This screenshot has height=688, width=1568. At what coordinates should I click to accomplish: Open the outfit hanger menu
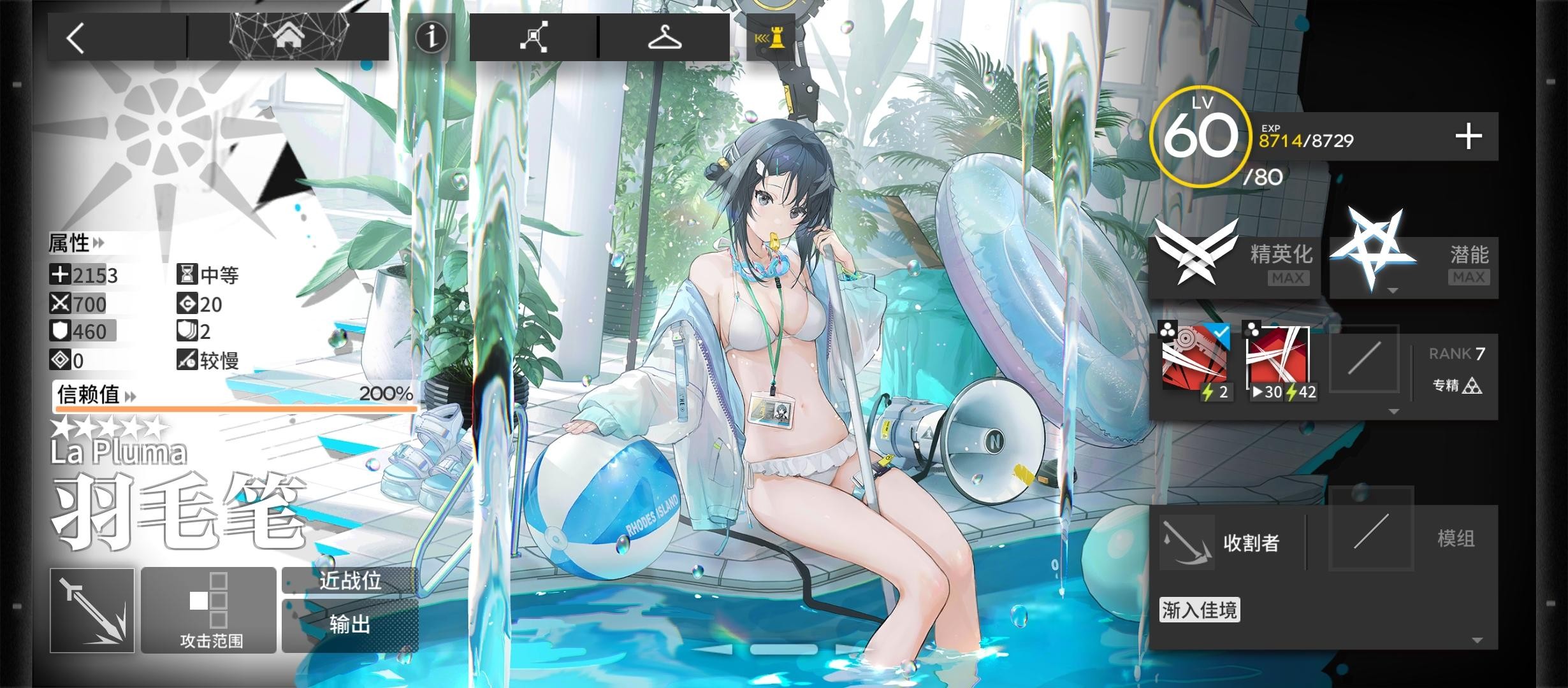[x=664, y=38]
